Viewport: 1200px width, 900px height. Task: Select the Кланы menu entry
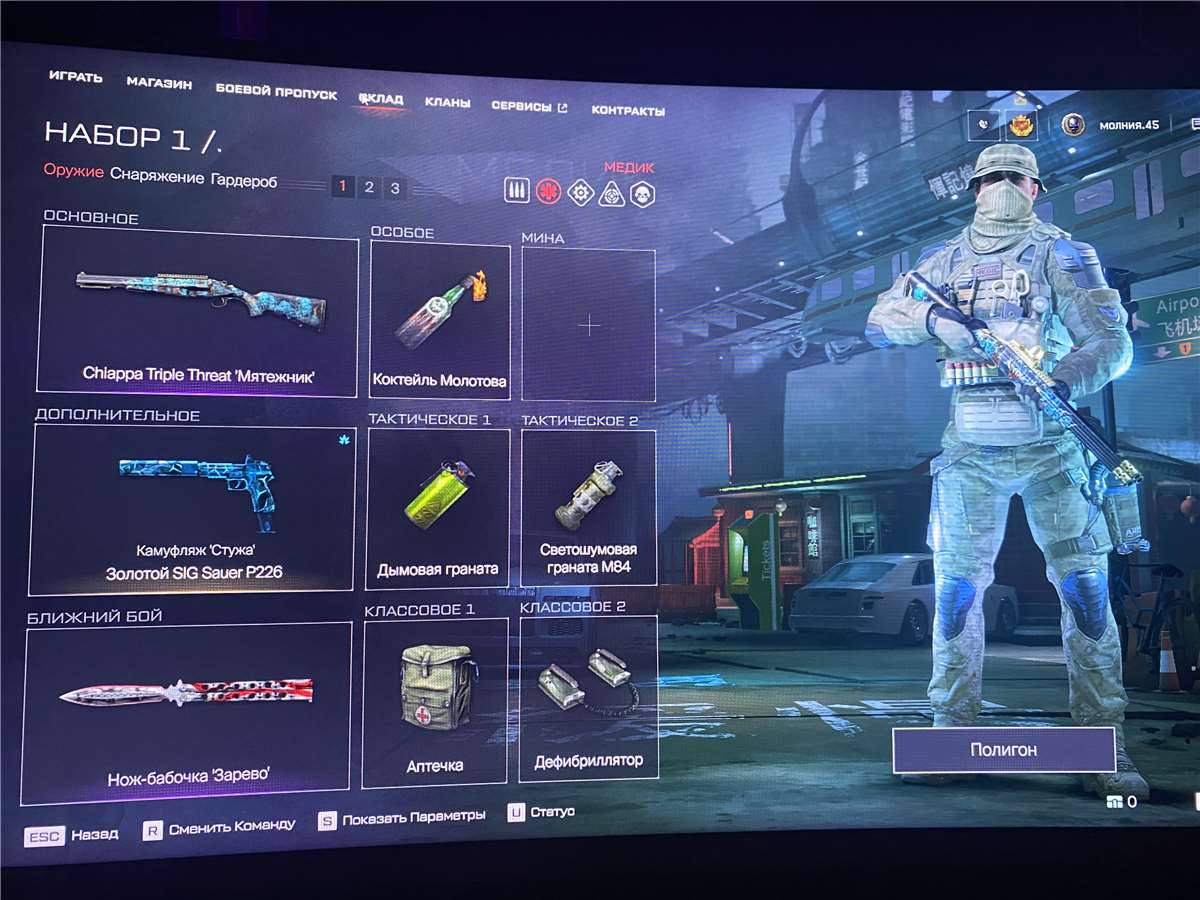[441, 102]
